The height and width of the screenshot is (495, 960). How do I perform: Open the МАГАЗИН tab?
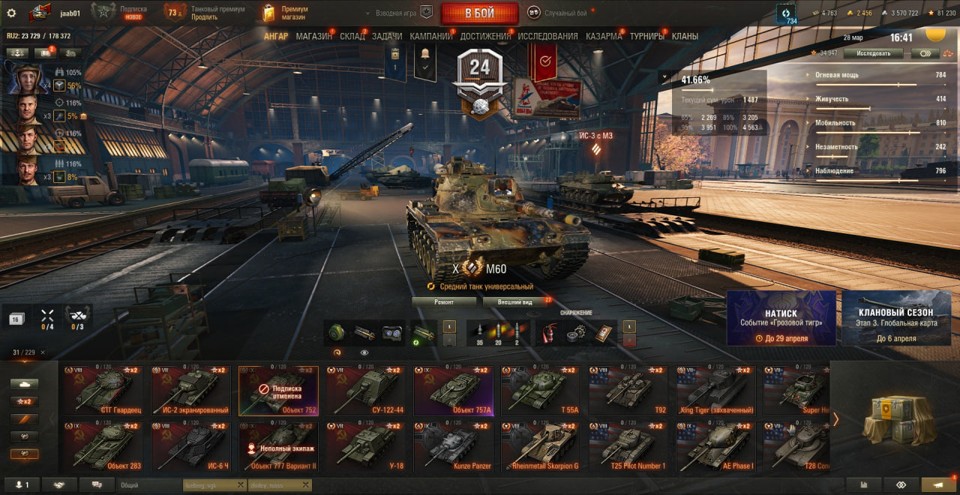pos(314,36)
